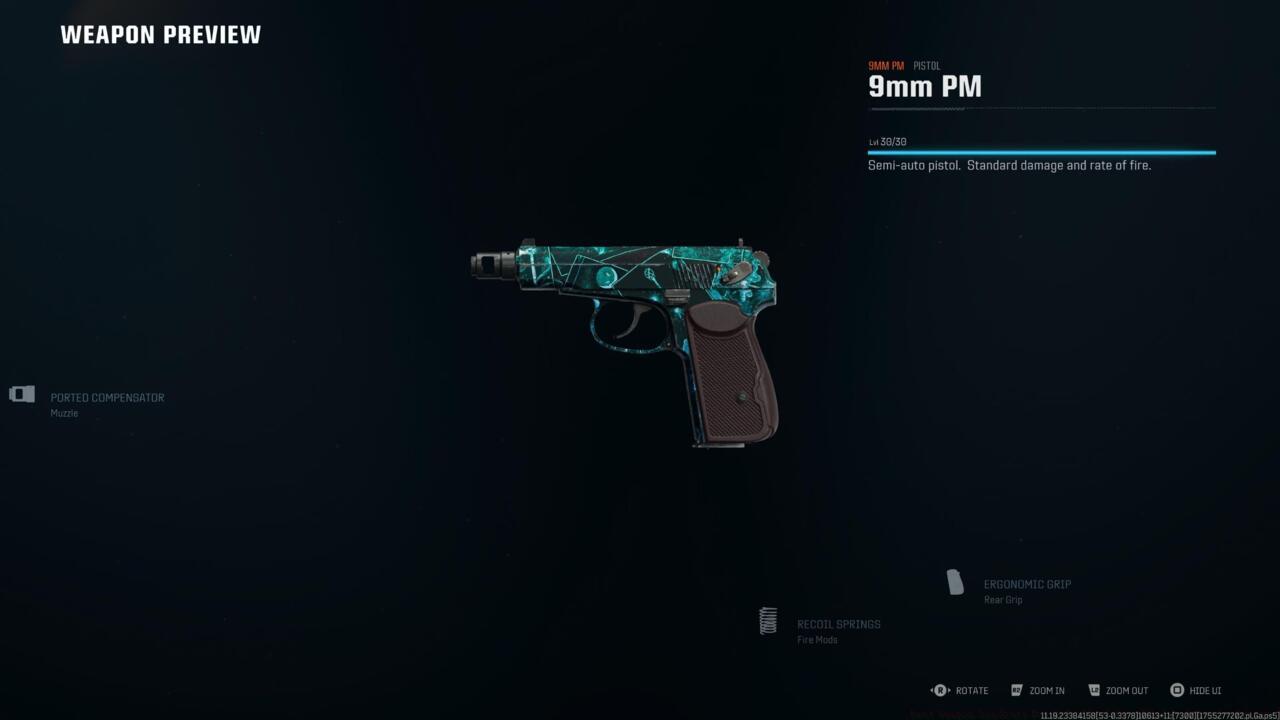
Task: Click the Zoom In label text
Action: (x=1048, y=690)
